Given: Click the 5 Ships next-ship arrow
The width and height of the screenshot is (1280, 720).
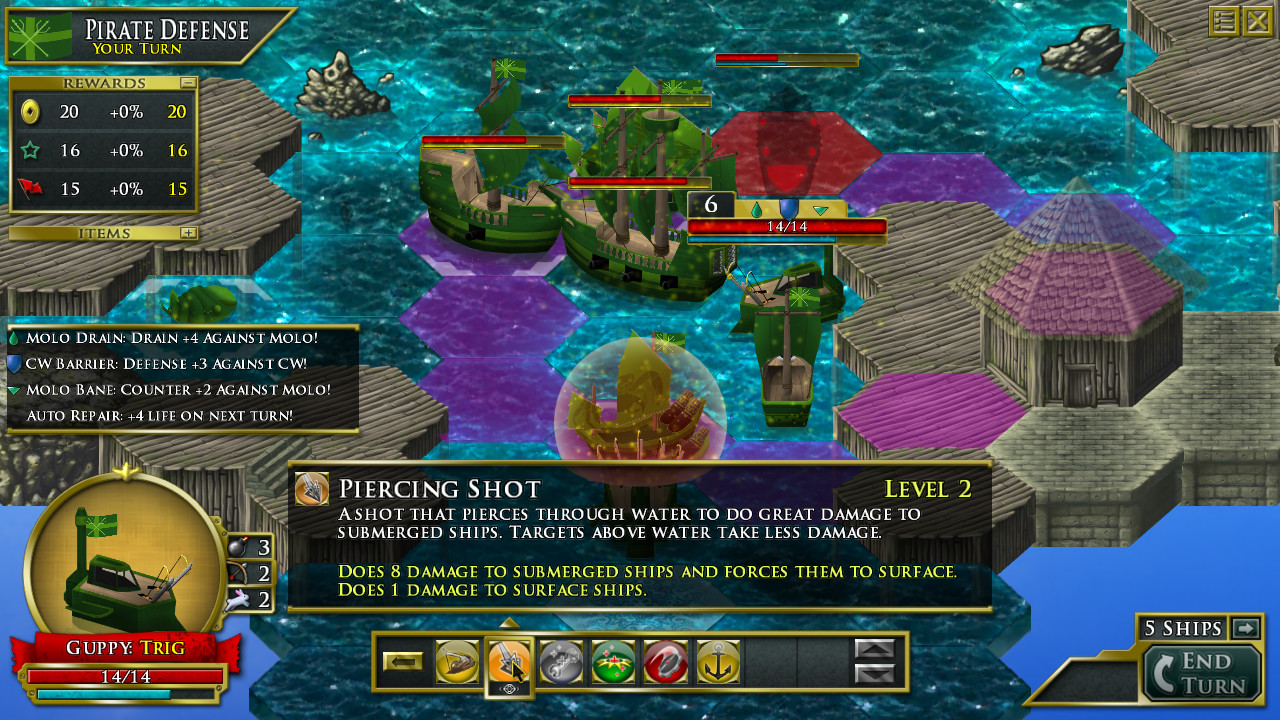Looking at the screenshot, I should point(1243,628).
